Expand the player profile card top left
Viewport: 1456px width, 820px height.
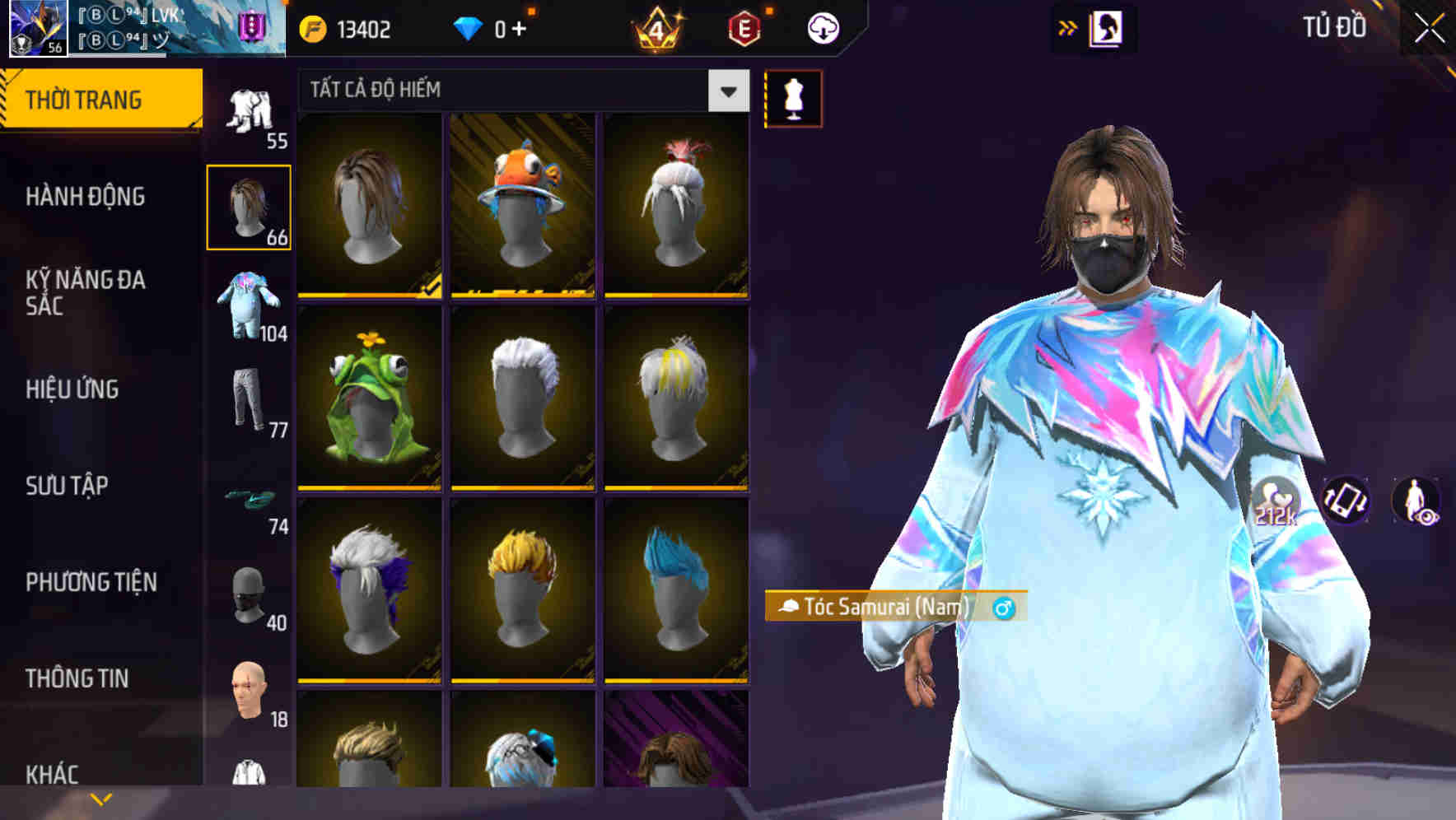pos(140,30)
